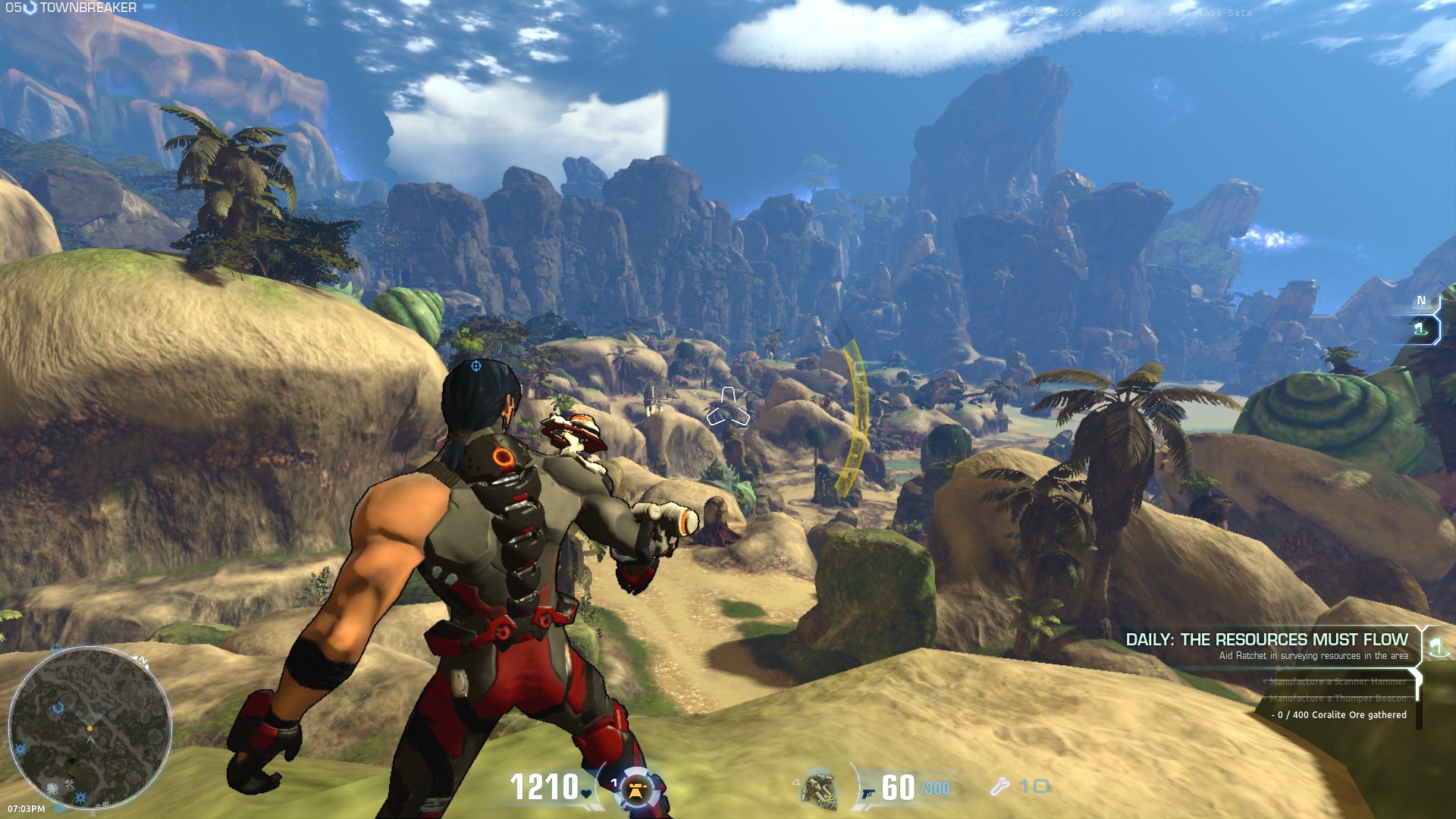
Task: Select the scanner hammer item in slot 4
Action: pyautogui.click(x=819, y=789)
